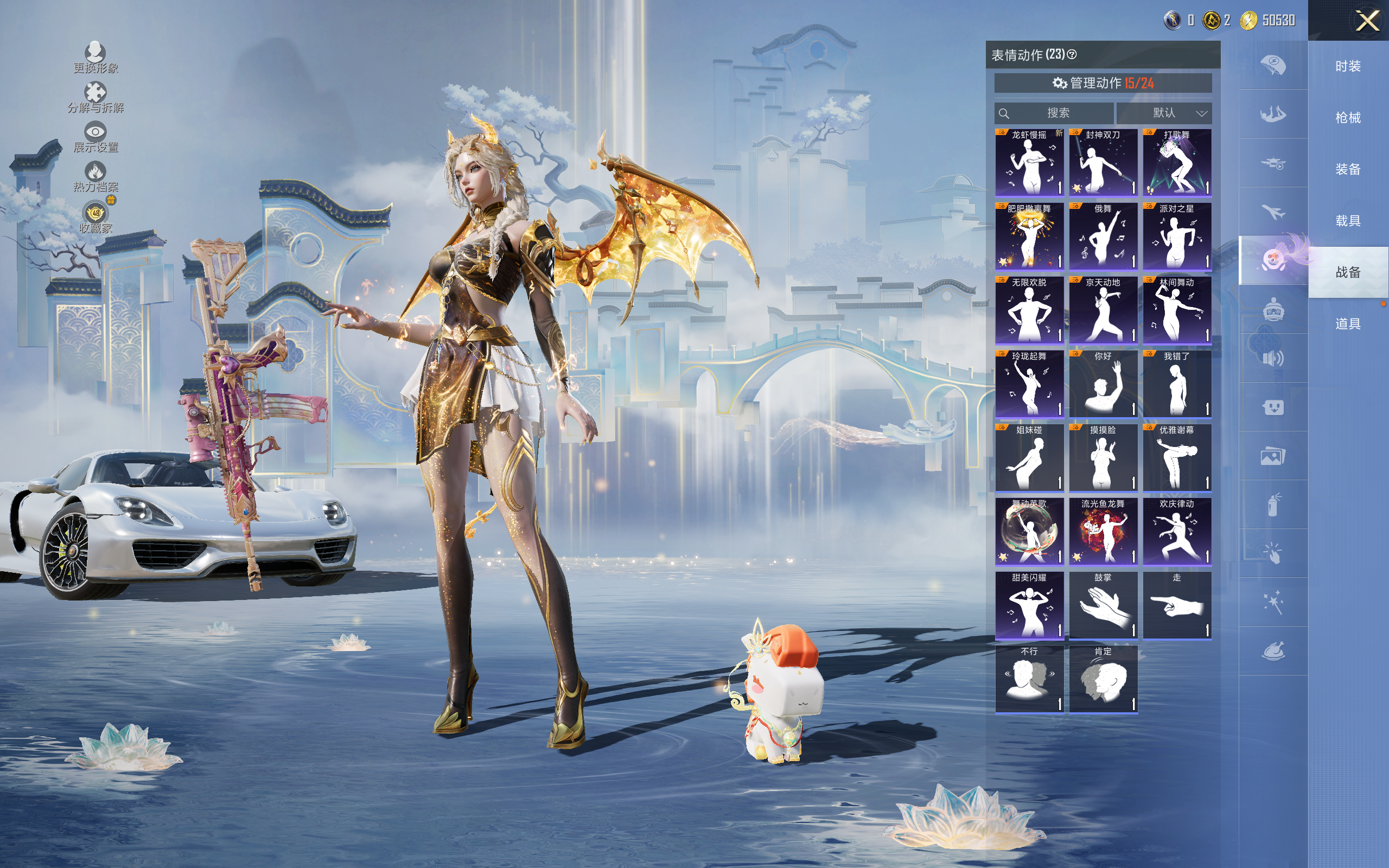Choose the 流光鱼龙舞 emote tile
Screen dimensions: 1389x868
1103,531
